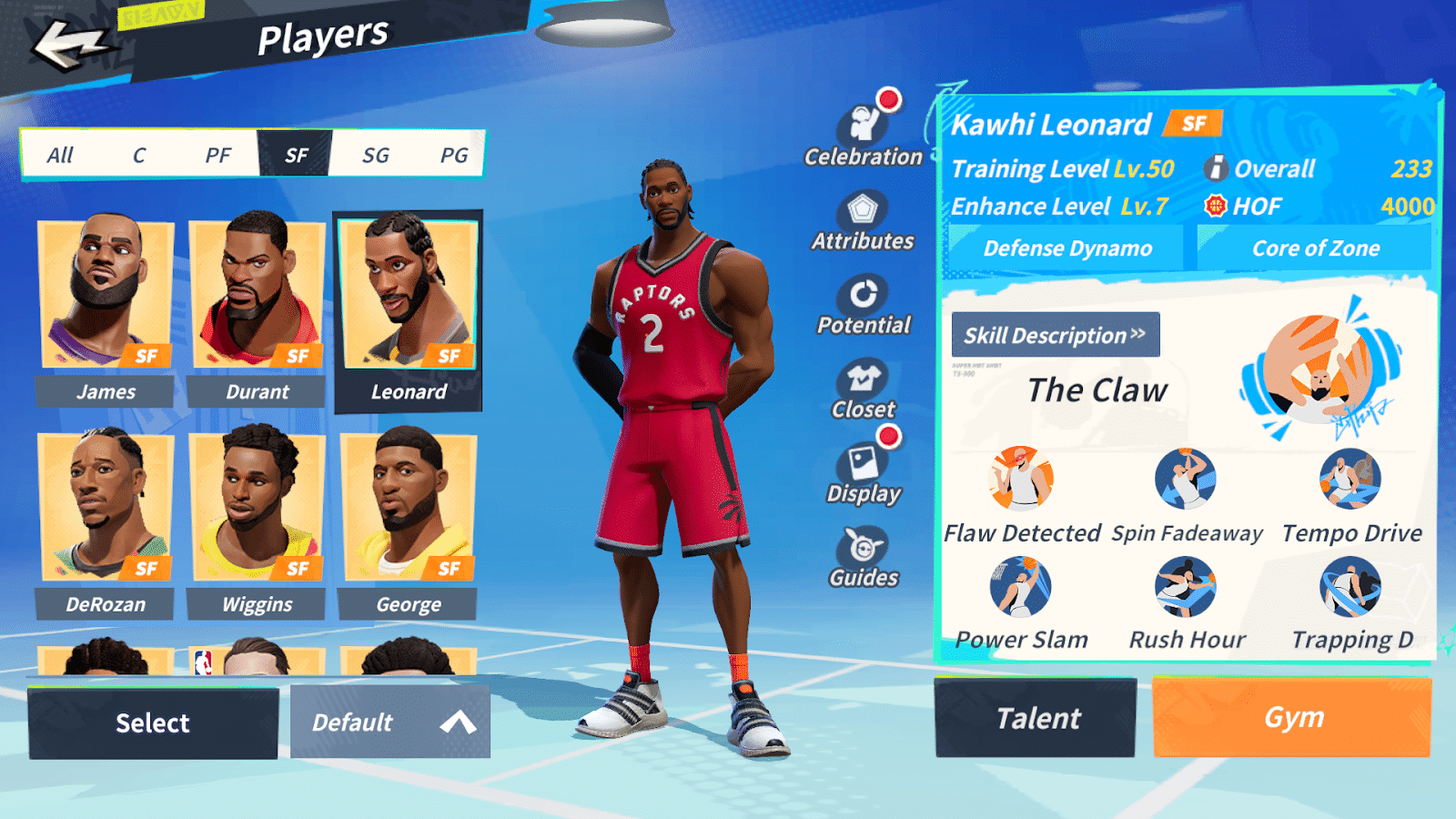Image resolution: width=1456 pixels, height=819 pixels.
Task: Enter the Closet
Action: point(863,388)
